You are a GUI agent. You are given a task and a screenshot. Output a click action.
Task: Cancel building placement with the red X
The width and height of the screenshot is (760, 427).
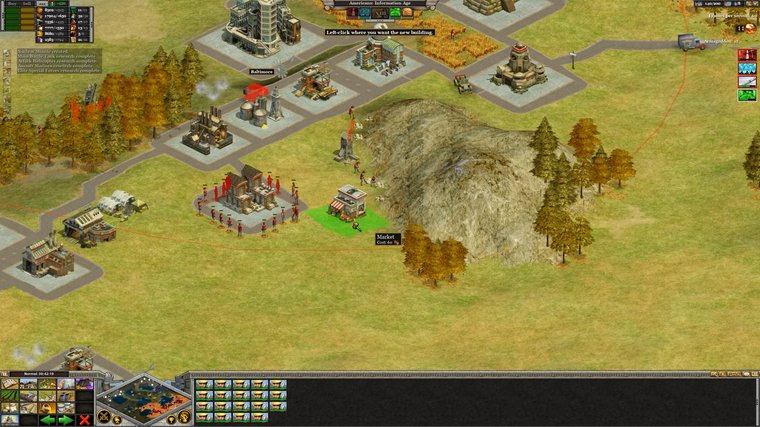(84, 420)
